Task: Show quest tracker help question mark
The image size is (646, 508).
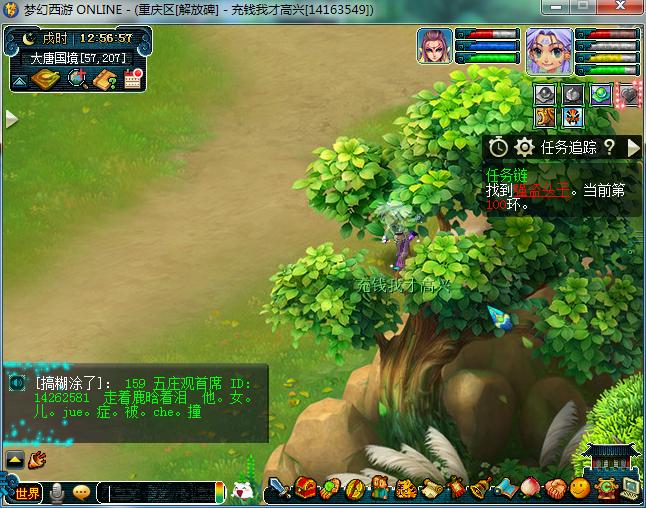Action: click(x=608, y=148)
